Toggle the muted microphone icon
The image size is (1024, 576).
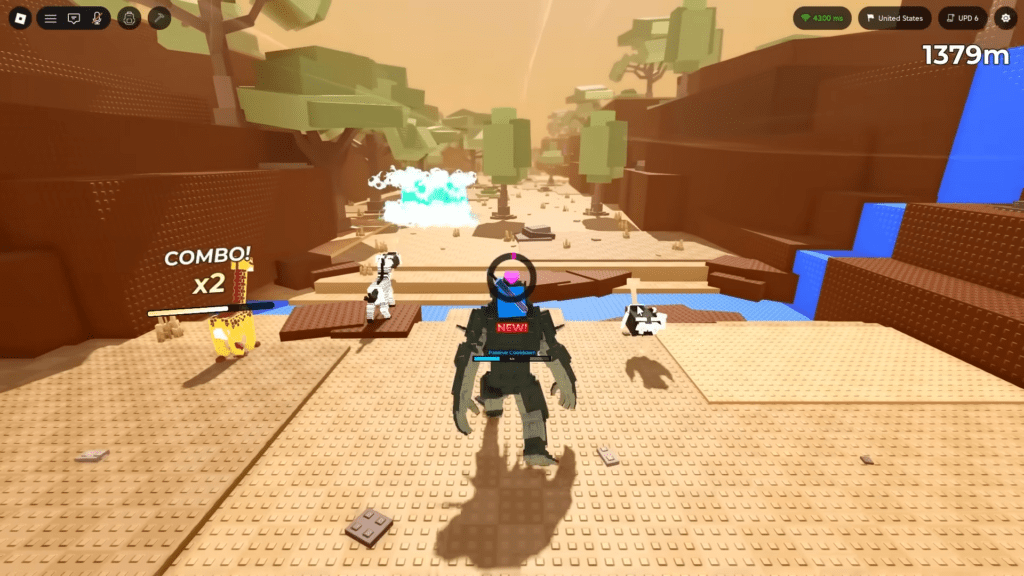coord(97,18)
